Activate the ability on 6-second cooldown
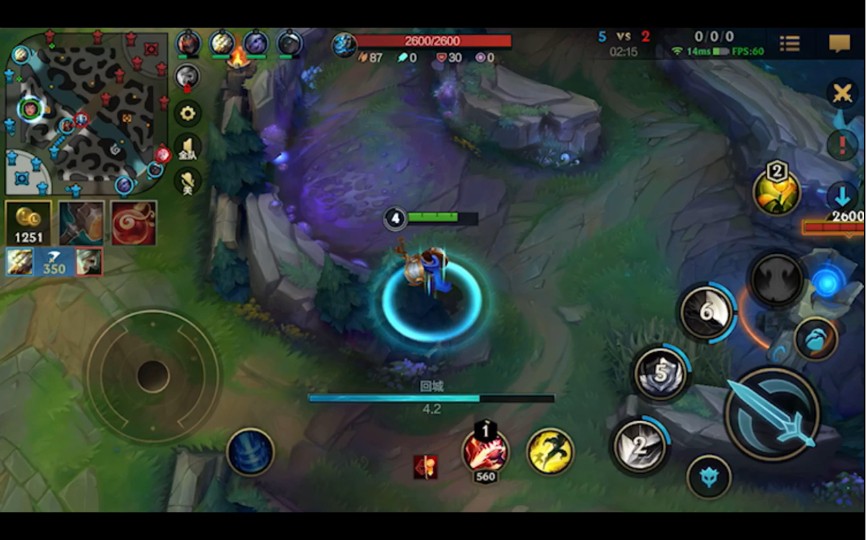This screenshot has height=540, width=866. pos(707,313)
